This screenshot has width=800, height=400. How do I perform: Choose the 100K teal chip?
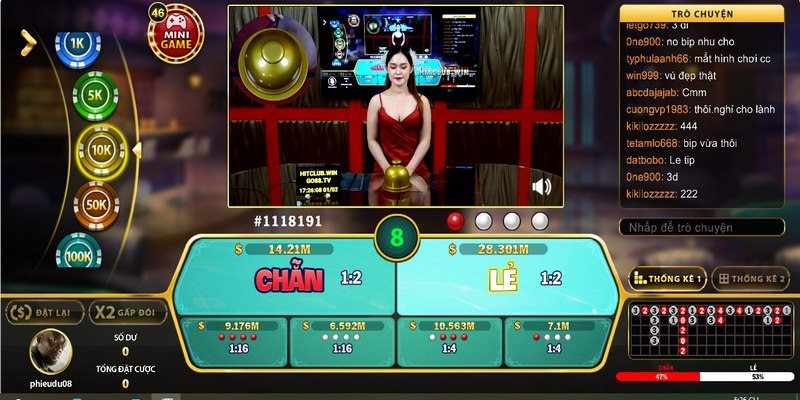point(79,254)
